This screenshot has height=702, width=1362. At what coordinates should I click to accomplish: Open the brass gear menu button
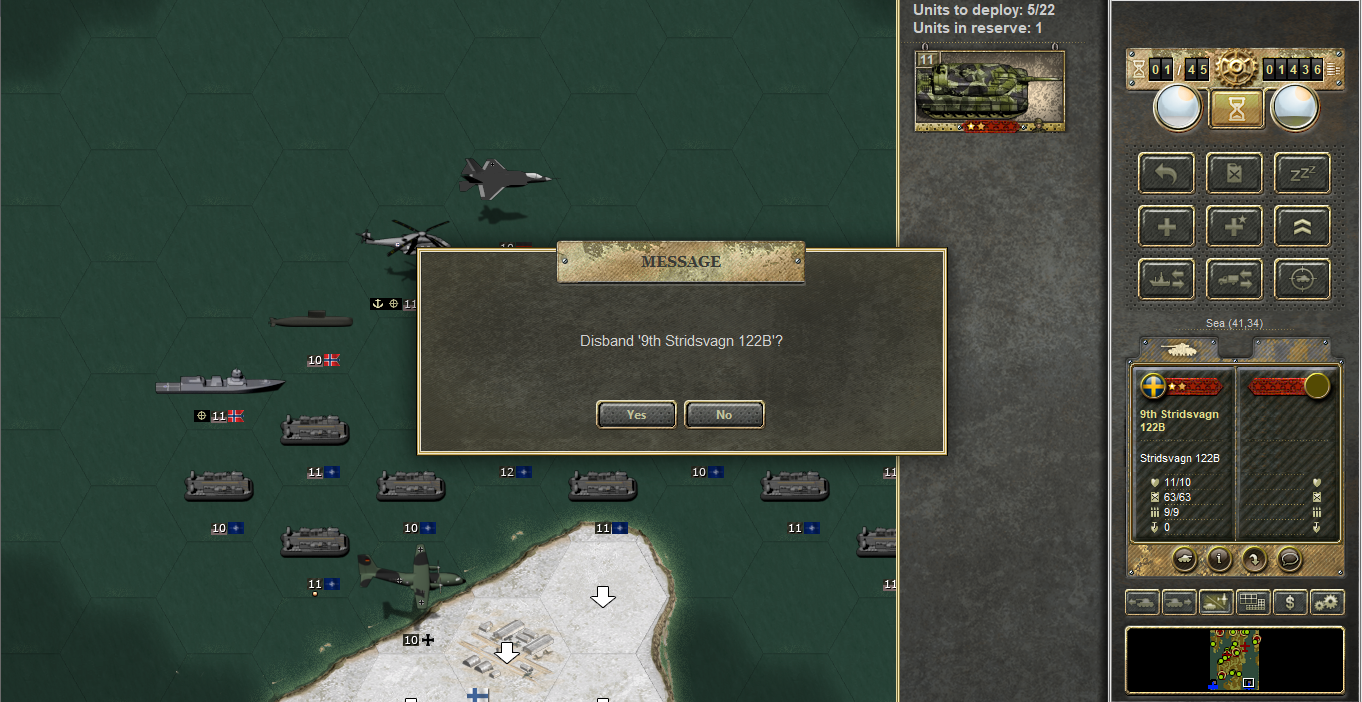[1237, 69]
